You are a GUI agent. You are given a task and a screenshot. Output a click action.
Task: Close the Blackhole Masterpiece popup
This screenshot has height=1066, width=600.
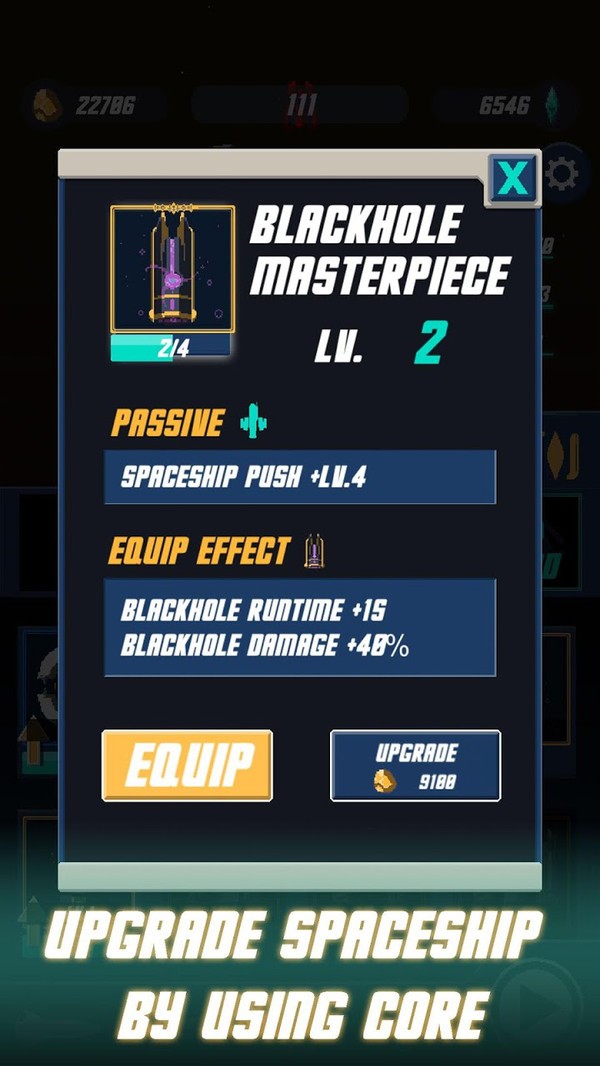(513, 178)
